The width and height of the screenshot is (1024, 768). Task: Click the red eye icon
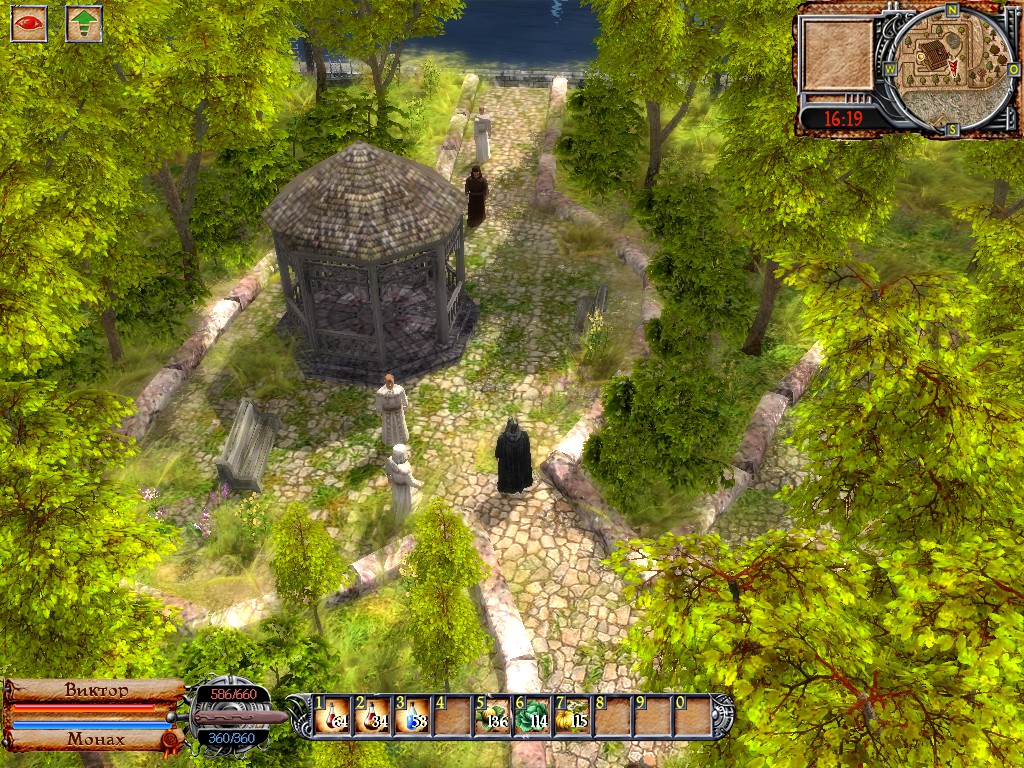tap(29, 24)
